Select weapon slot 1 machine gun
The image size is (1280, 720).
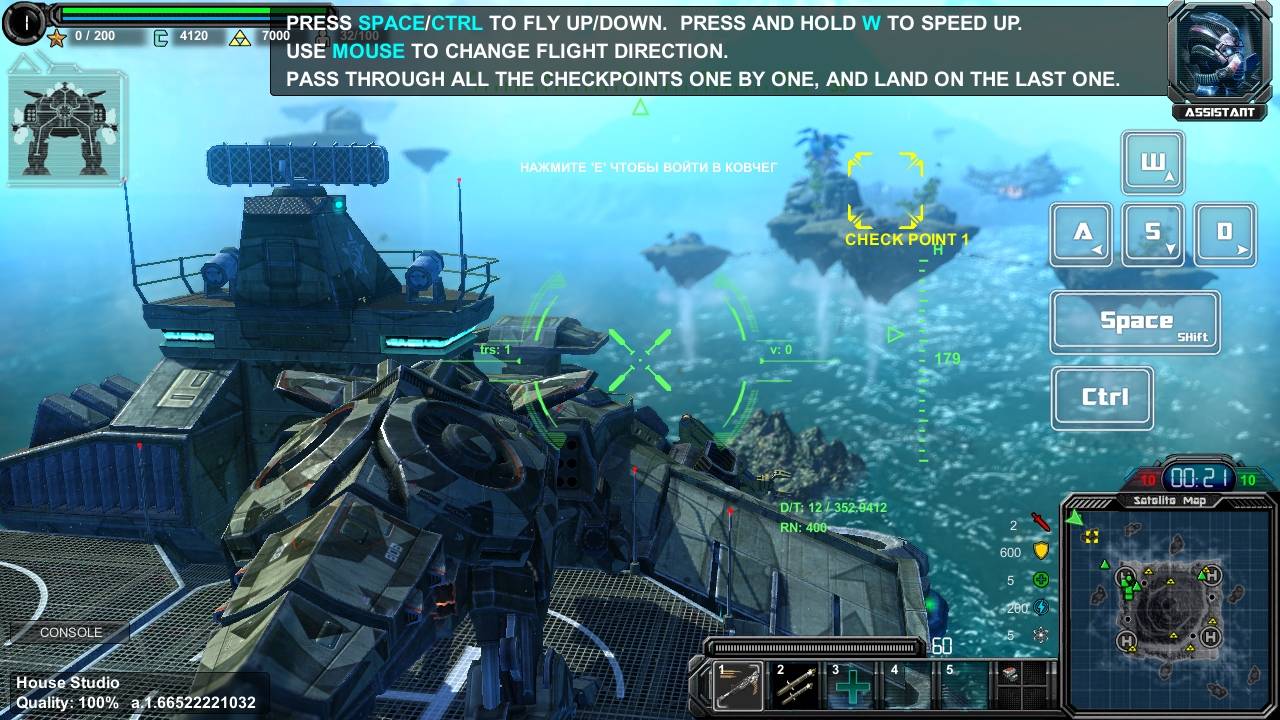click(x=738, y=686)
